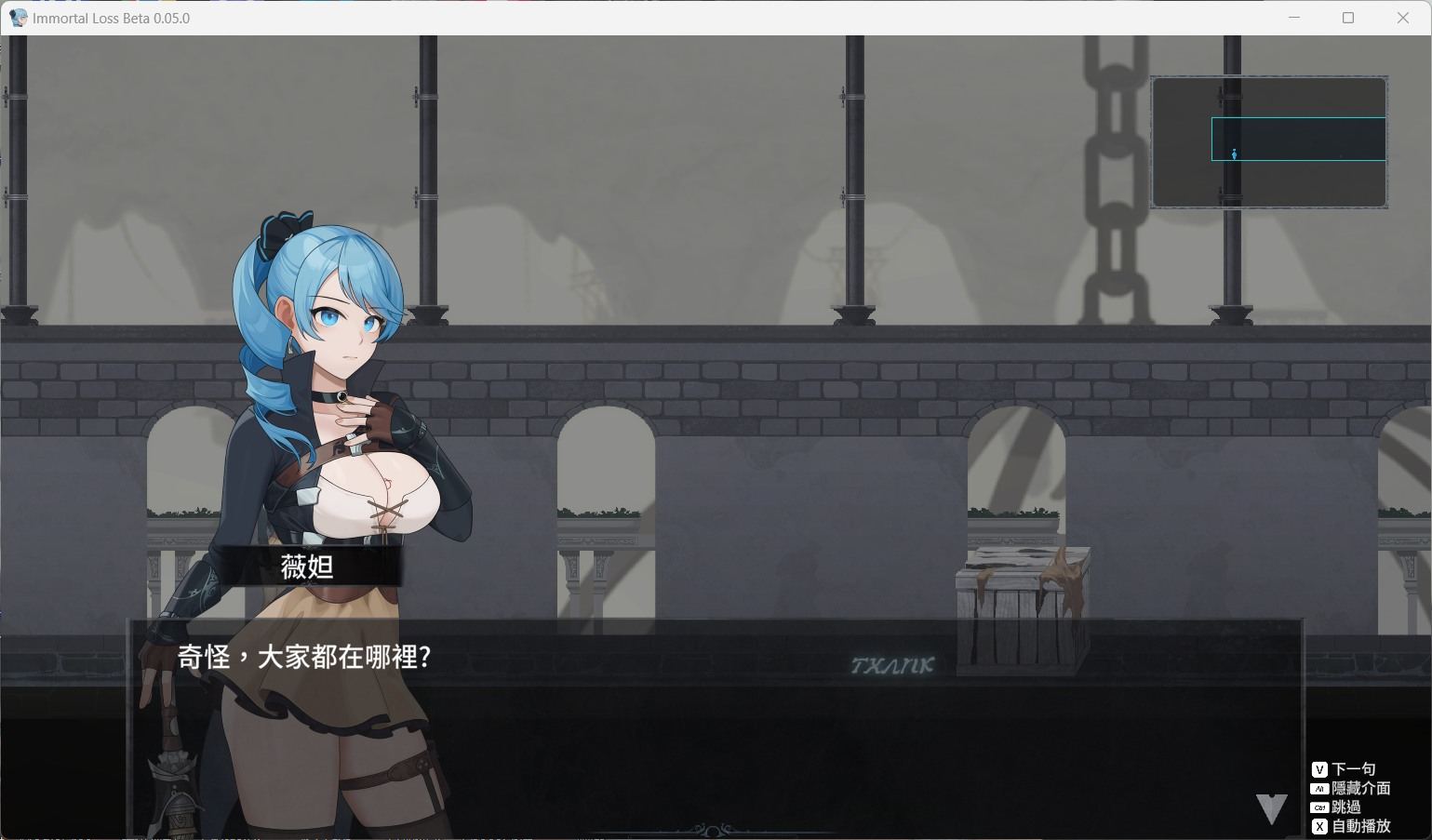Screen dimensions: 1432x840
Task: Click the X 自動播放 key hint icon
Action: click(1318, 826)
